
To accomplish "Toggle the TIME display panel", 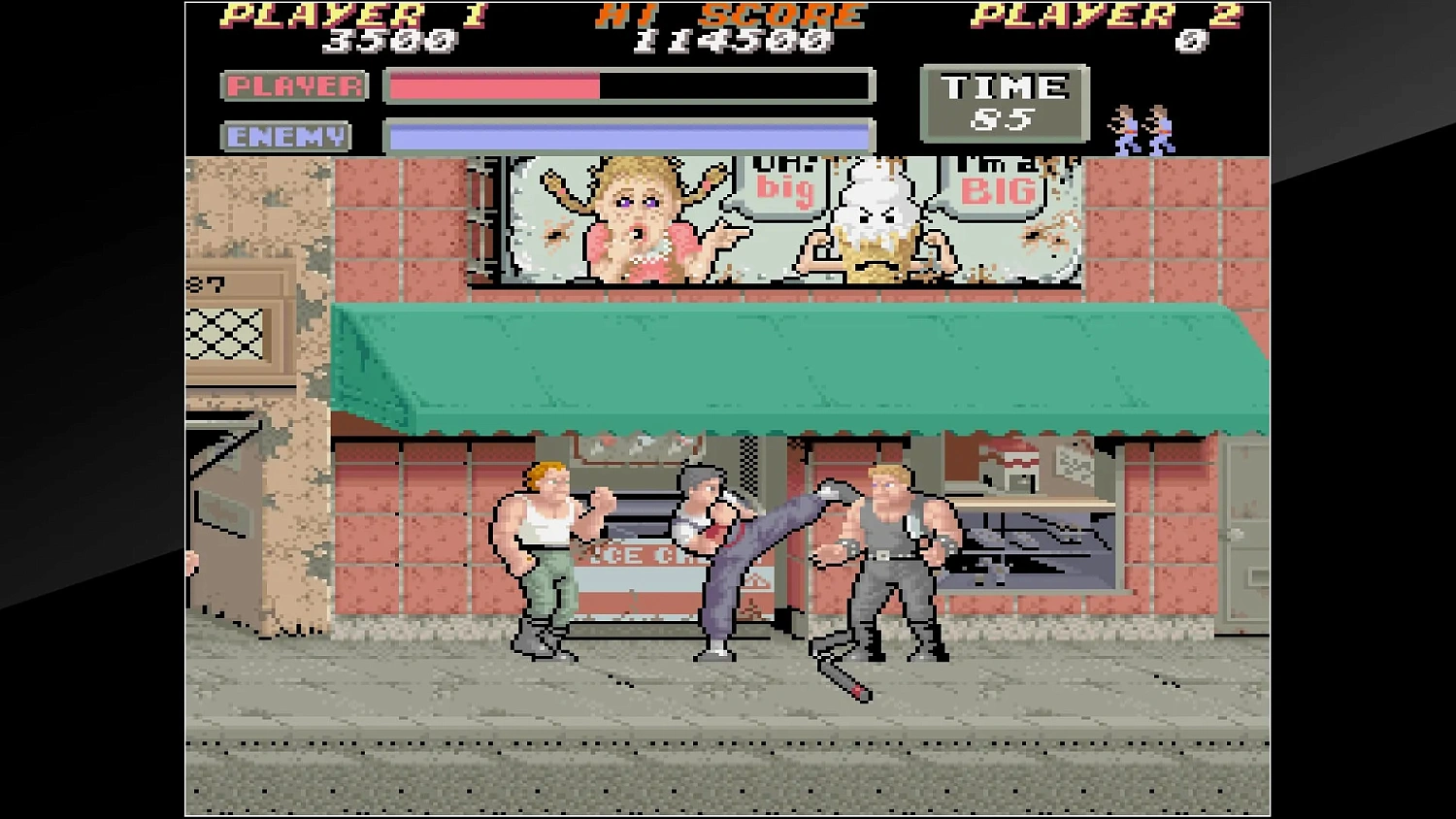I will click(x=1004, y=103).
